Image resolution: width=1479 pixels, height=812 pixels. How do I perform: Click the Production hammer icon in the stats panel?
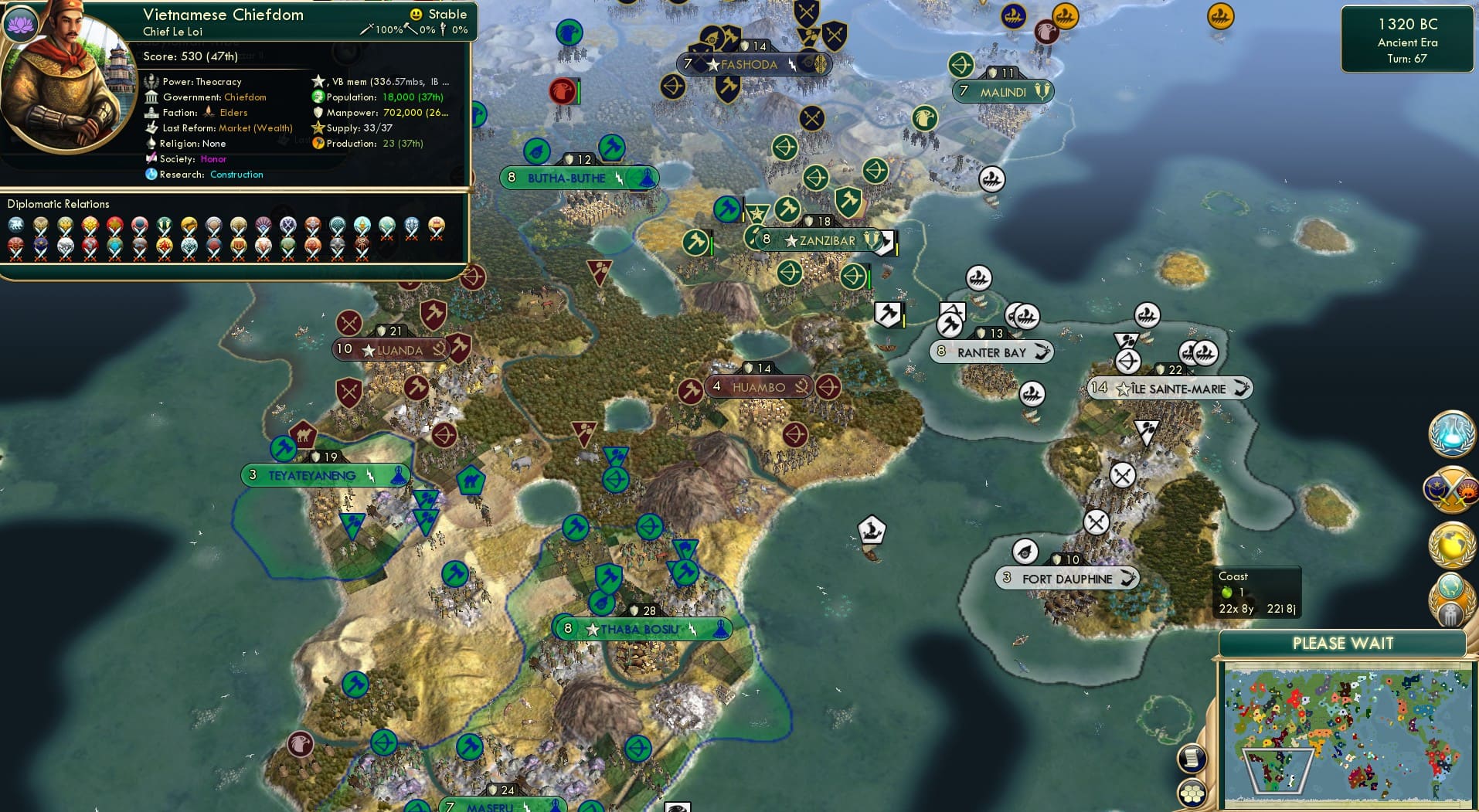[x=318, y=143]
